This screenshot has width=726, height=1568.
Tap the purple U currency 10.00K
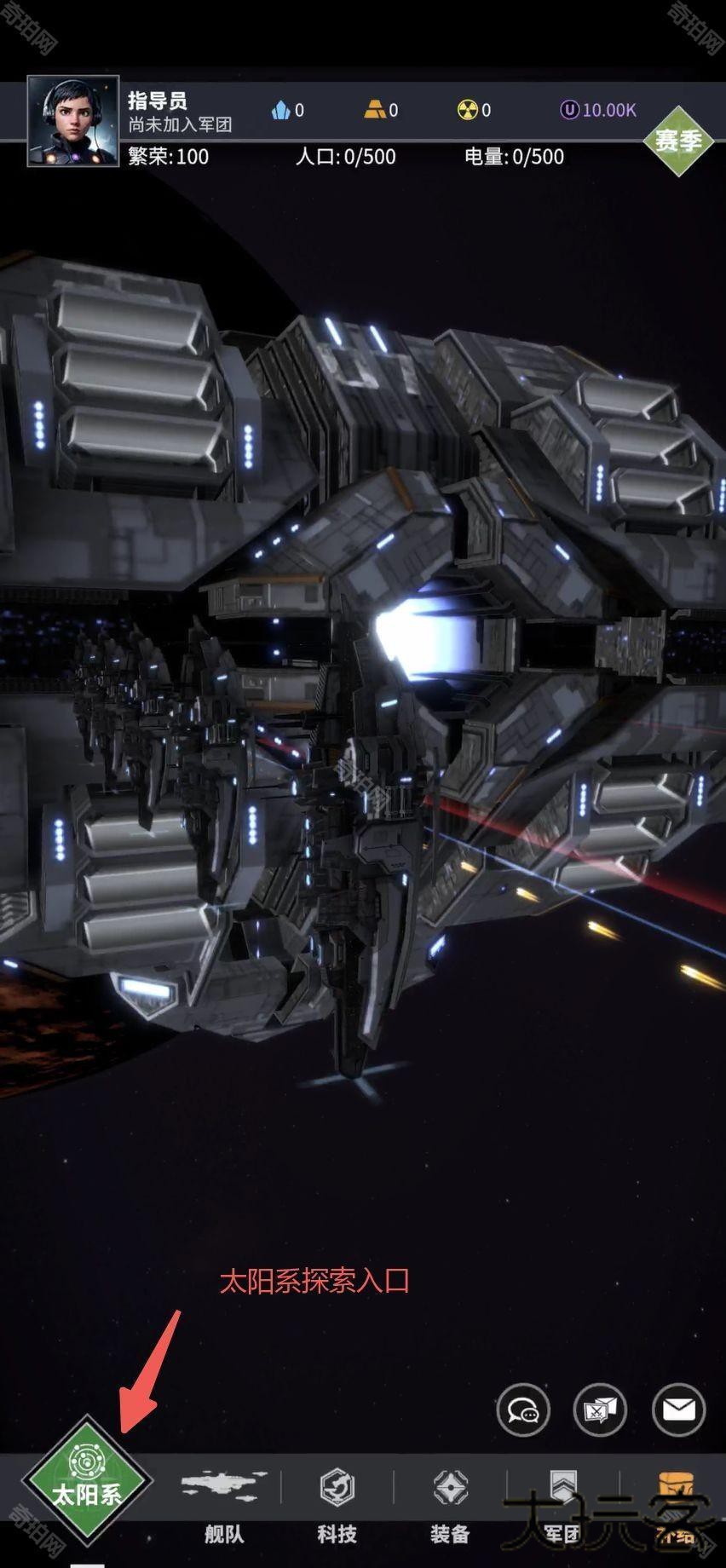coord(598,110)
